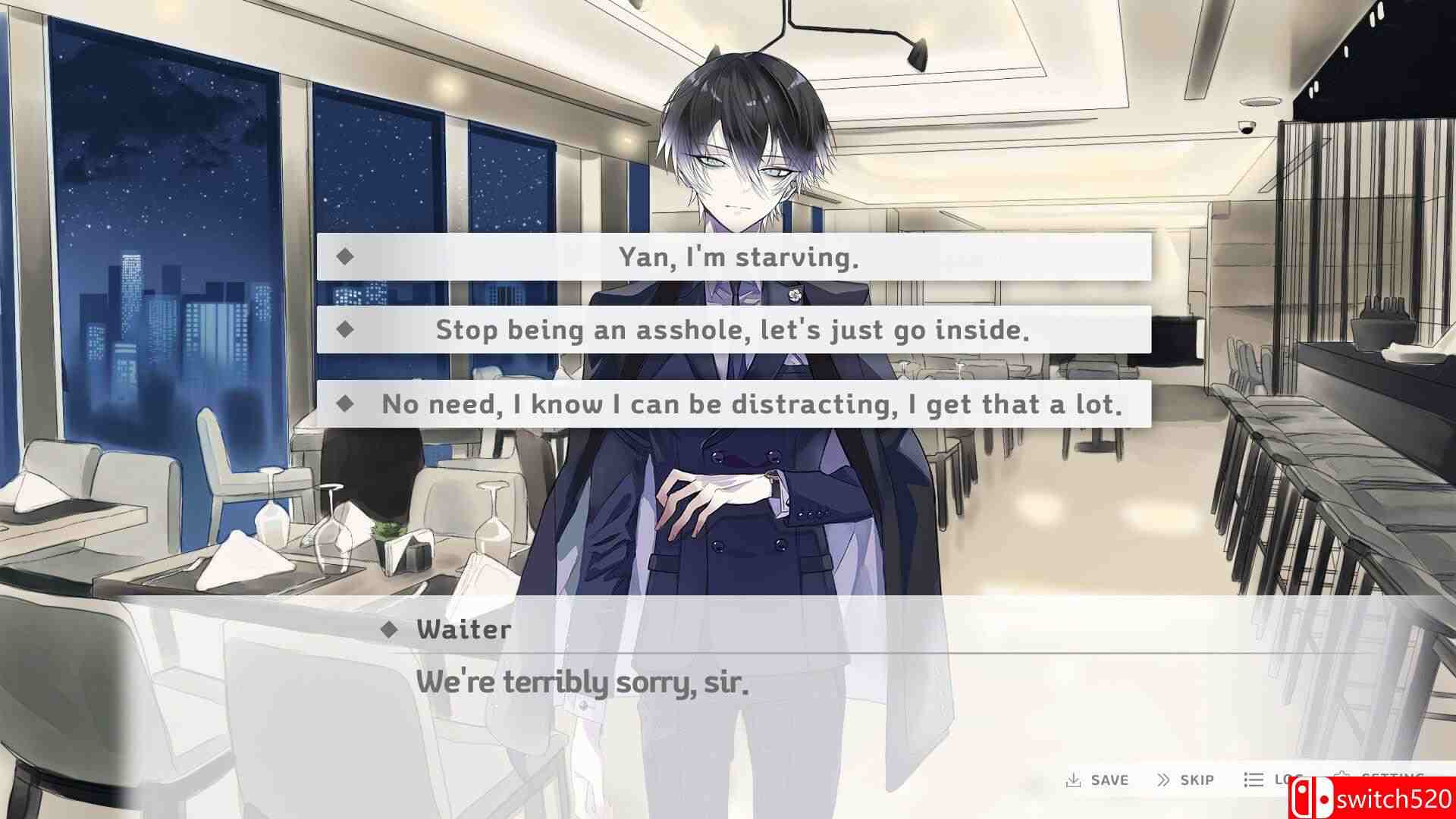Click the SAVE menu entry
The image size is (1456, 819).
tap(1109, 780)
